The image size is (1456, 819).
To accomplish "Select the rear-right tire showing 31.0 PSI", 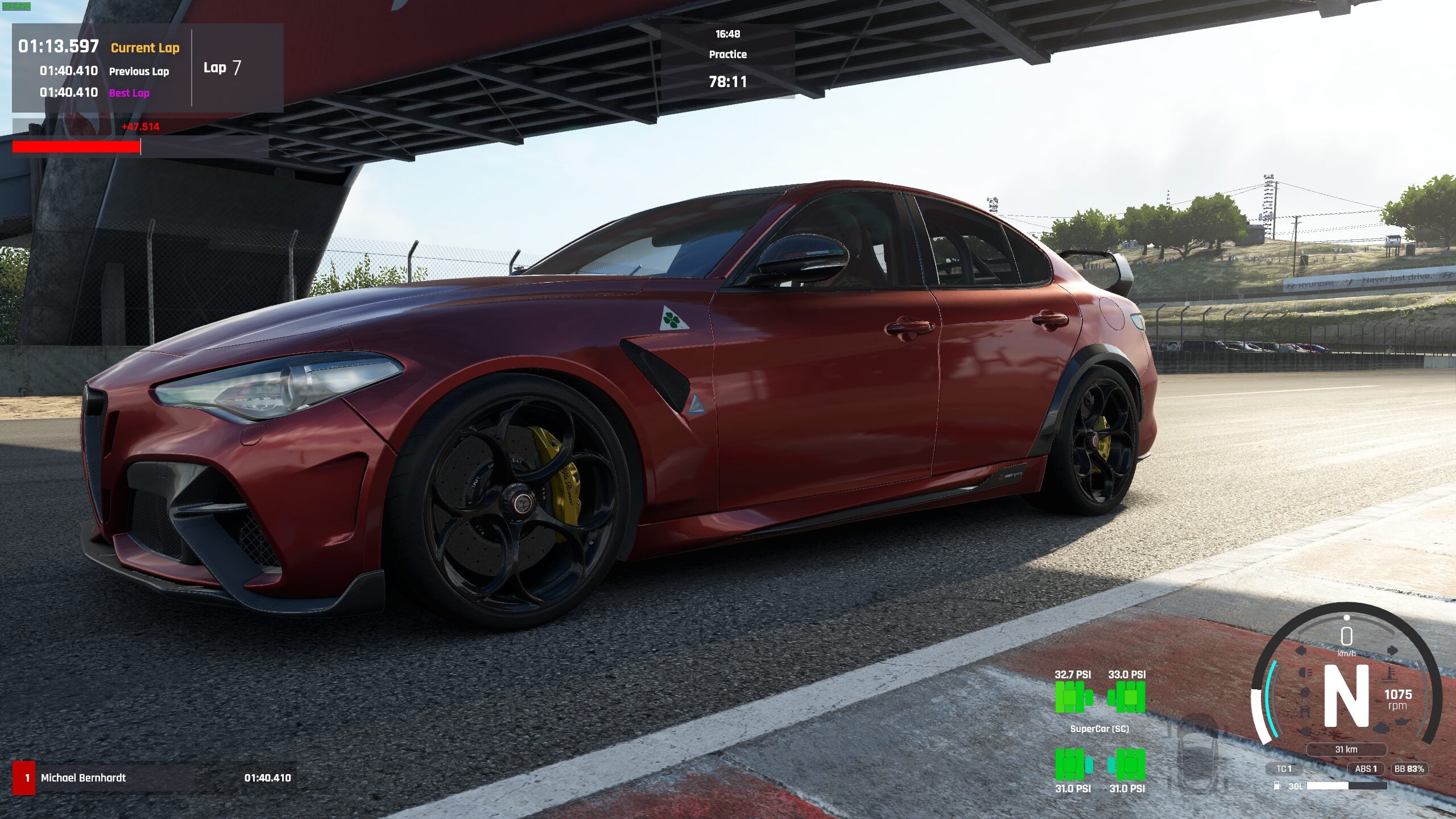I will pos(1131,764).
